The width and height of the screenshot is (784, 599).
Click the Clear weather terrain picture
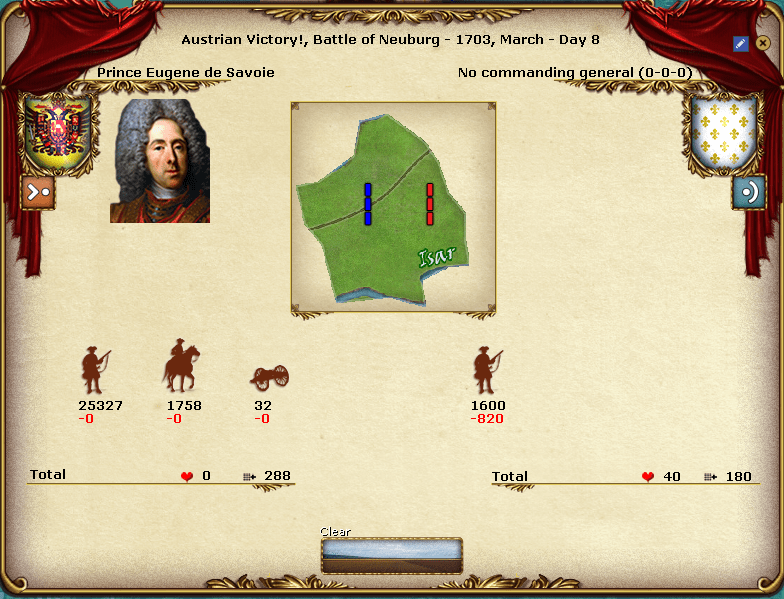392,555
